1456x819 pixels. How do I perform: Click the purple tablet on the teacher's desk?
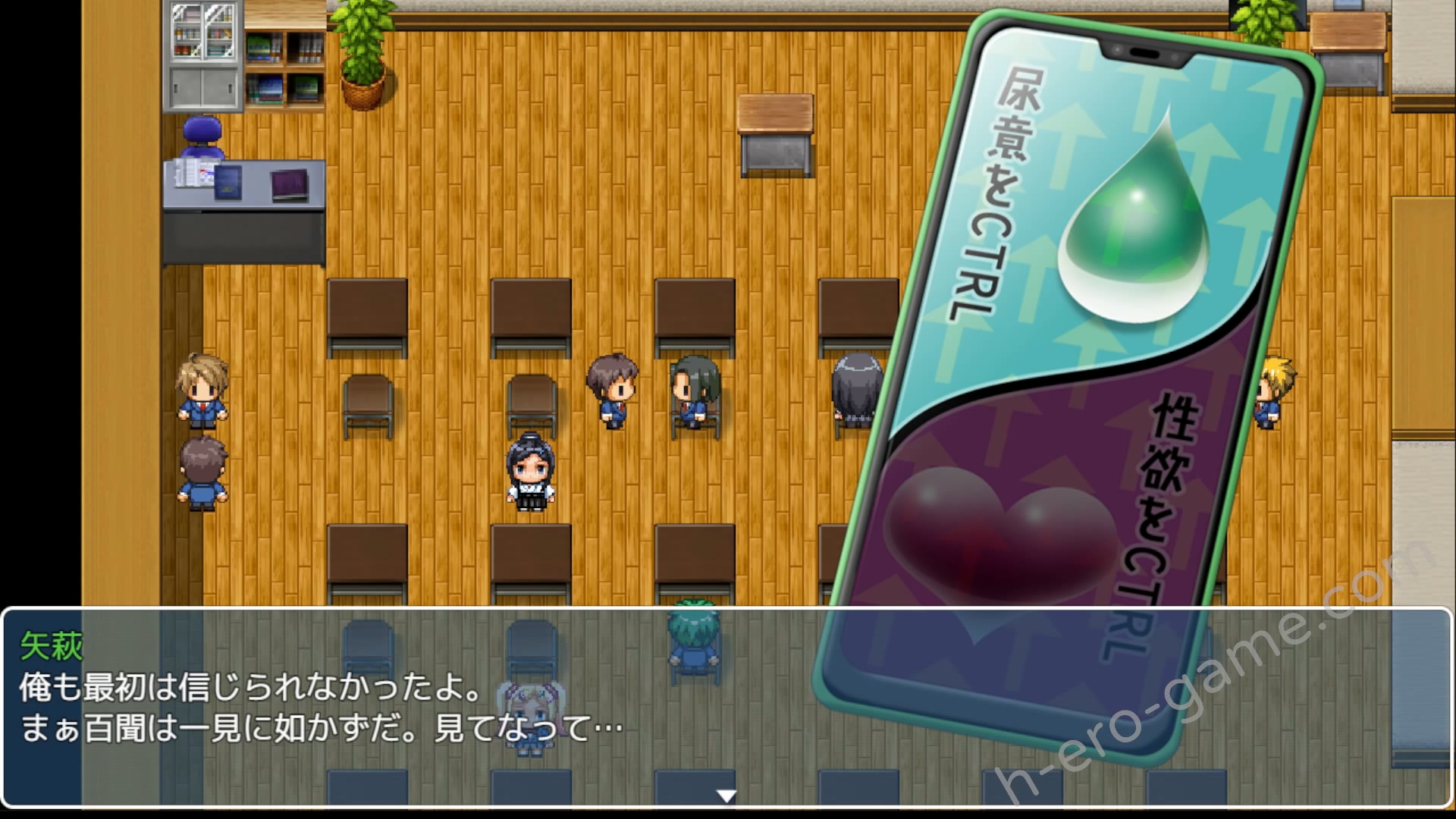[290, 184]
